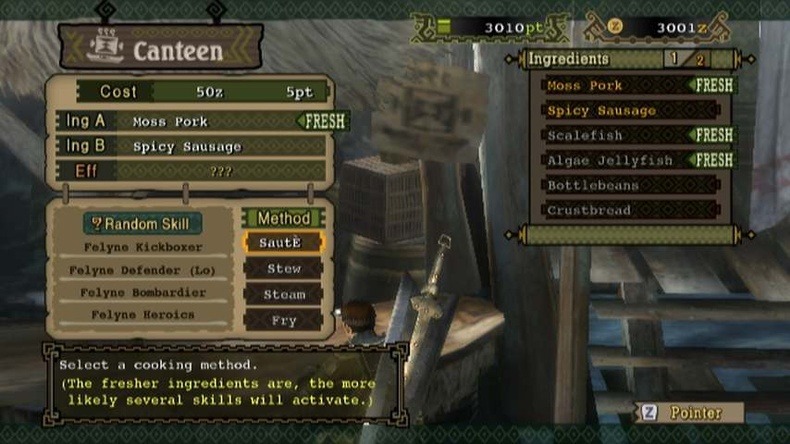Click the Ing B Spicy Sausage slot

tap(200, 147)
